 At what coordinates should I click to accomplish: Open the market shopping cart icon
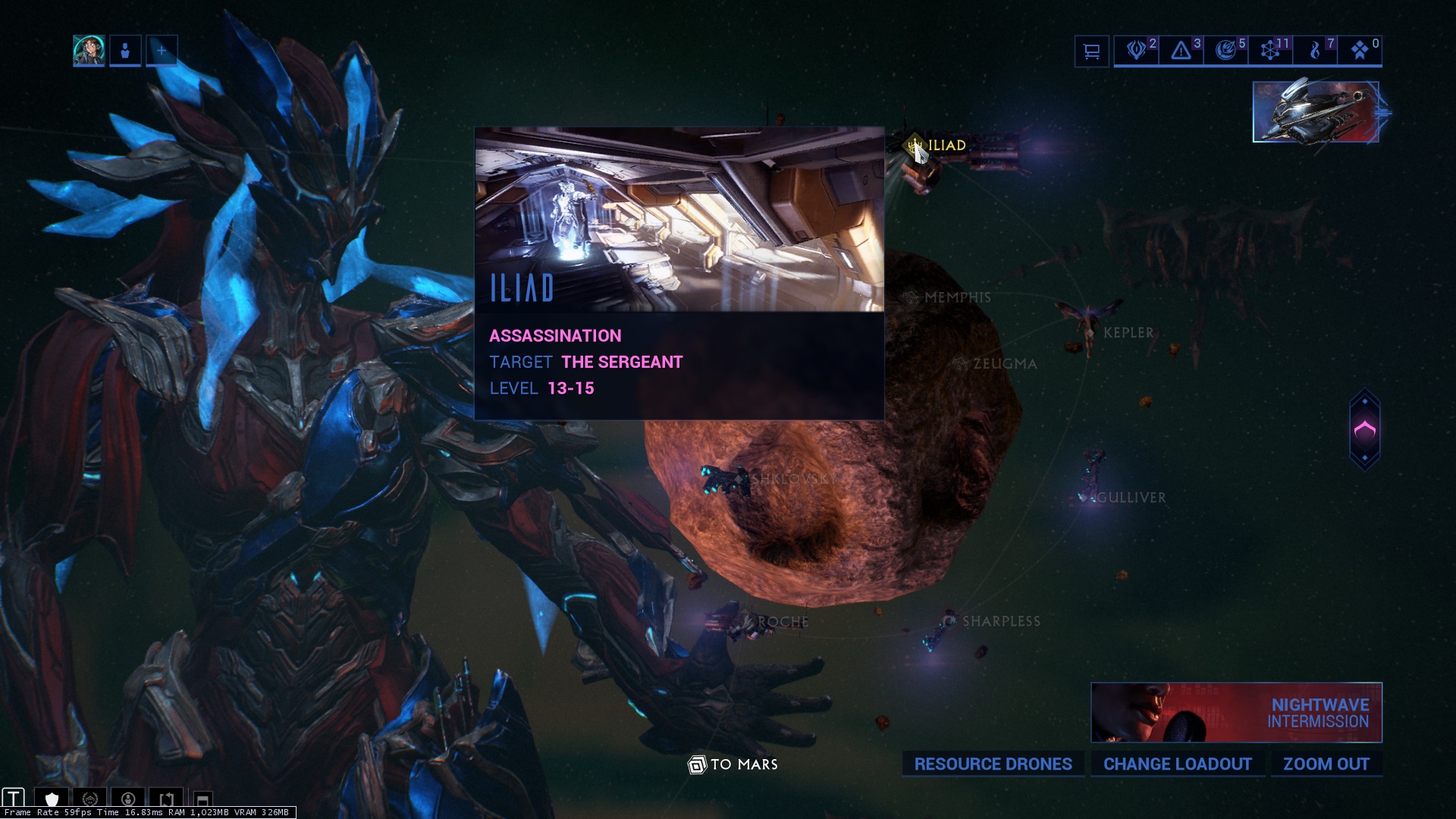(1091, 52)
